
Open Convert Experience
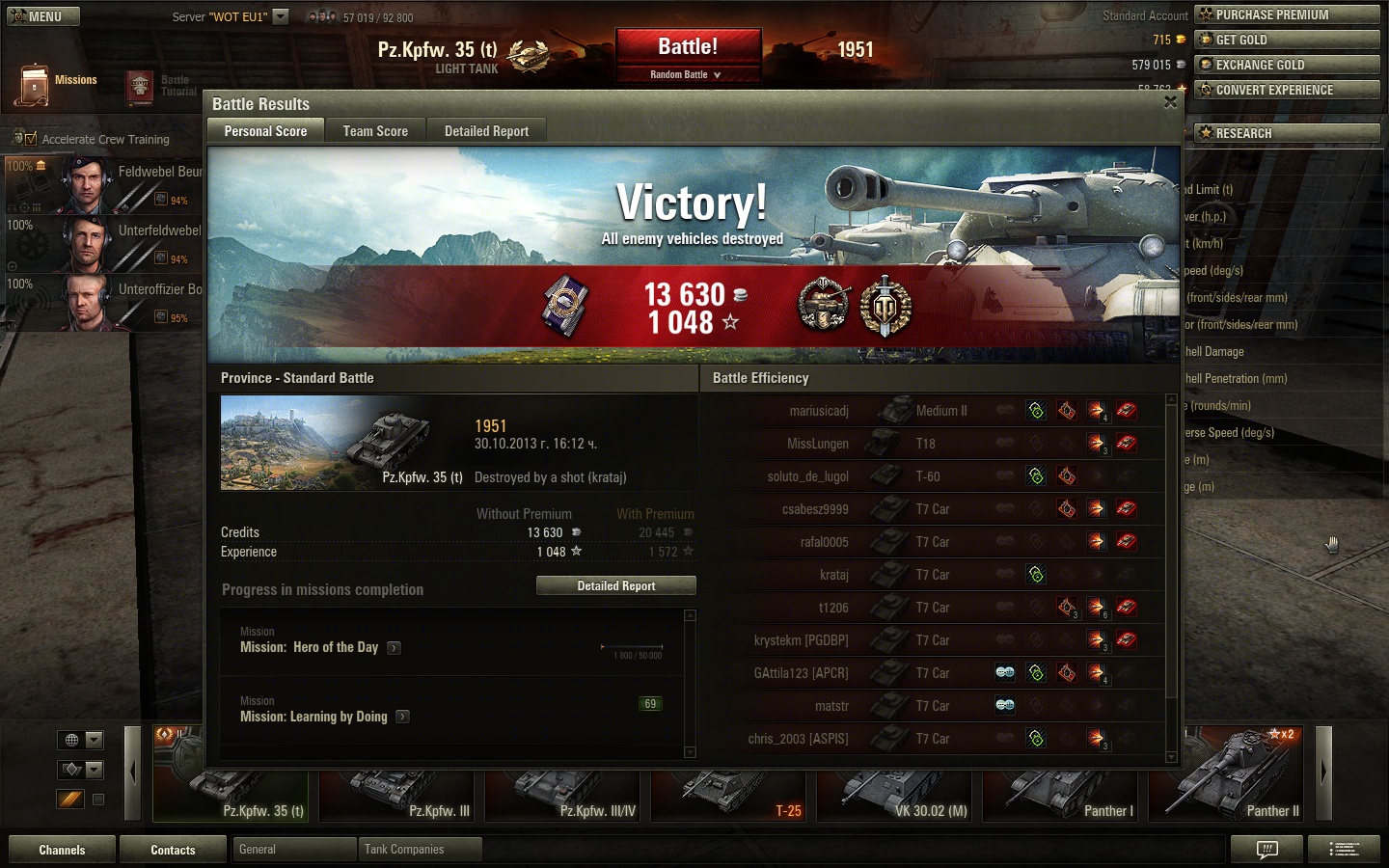[x=1287, y=90]
